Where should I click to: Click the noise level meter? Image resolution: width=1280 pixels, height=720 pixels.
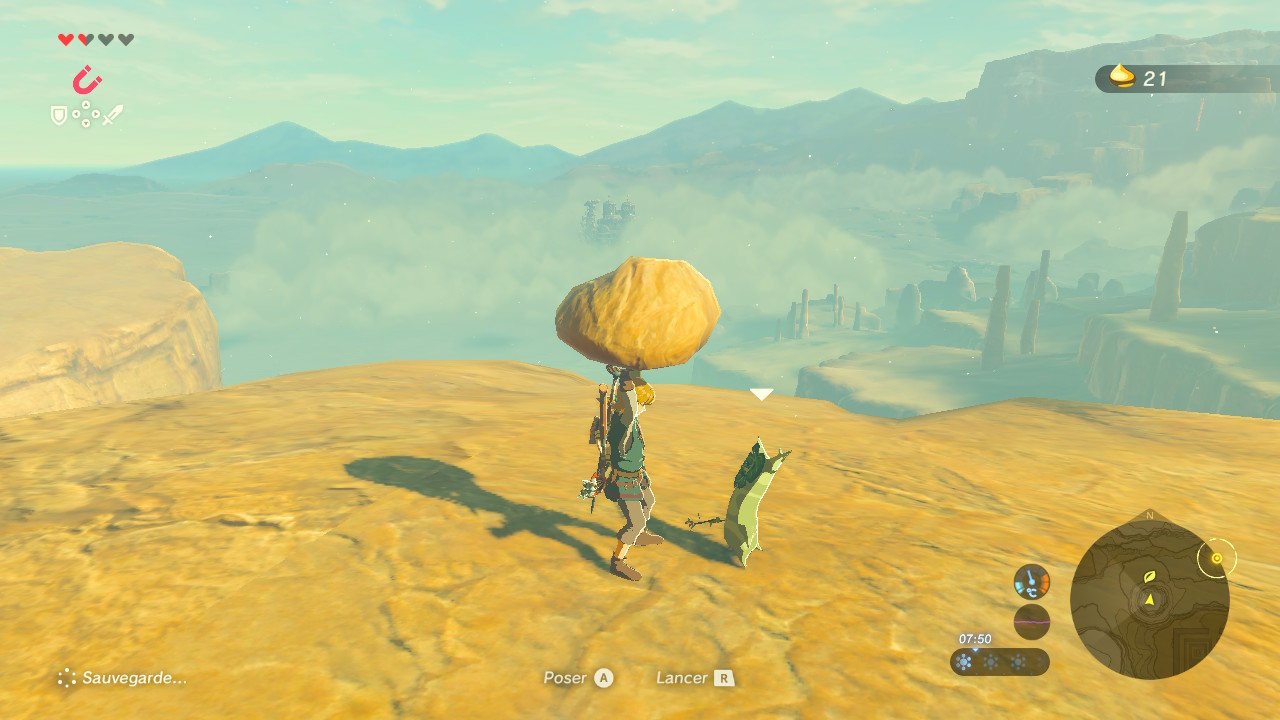(x=1031, y=622)
